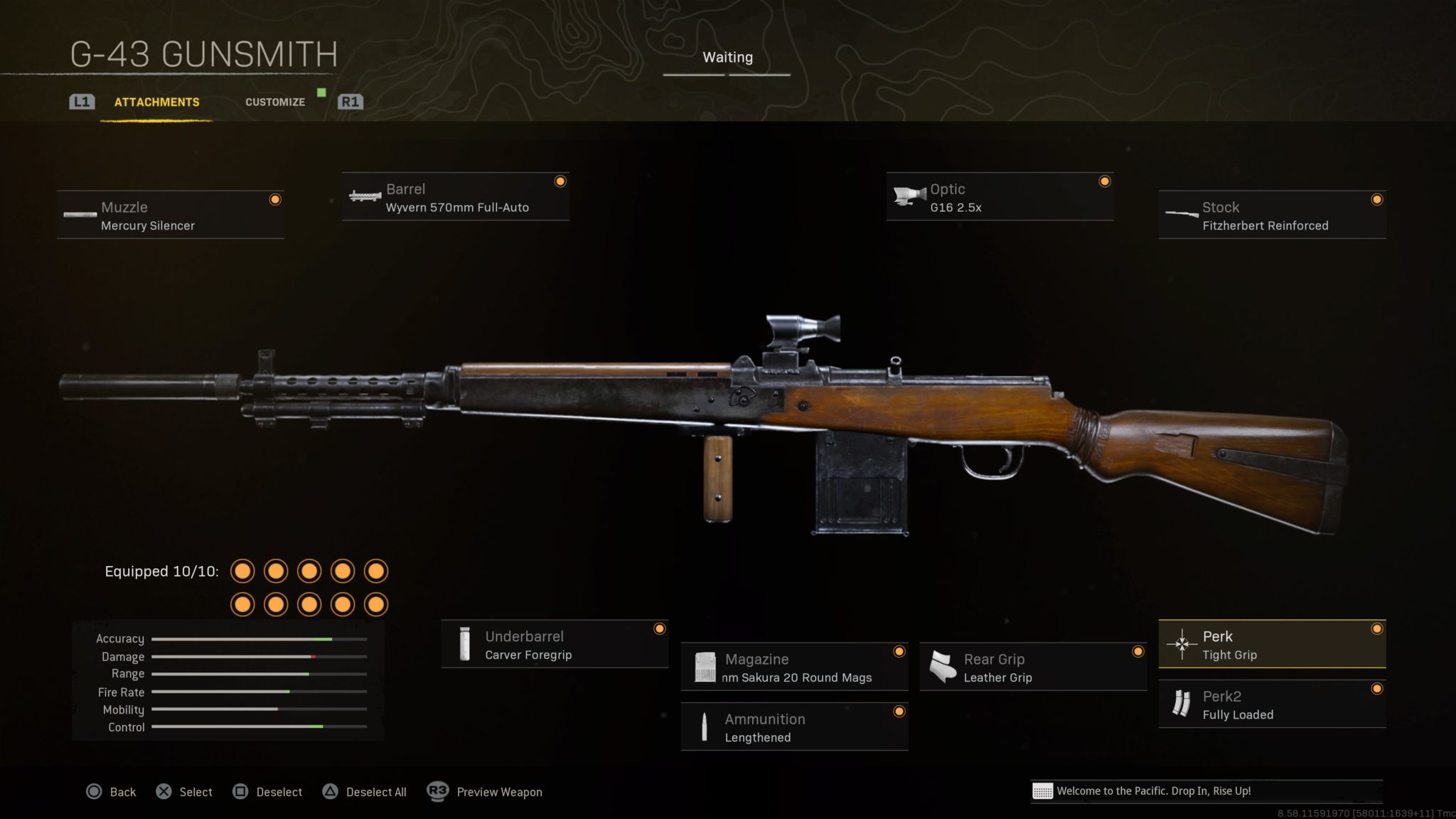Click the Ammunition bullet icon
Screen dimensions: 1456x819
(704, 727)
